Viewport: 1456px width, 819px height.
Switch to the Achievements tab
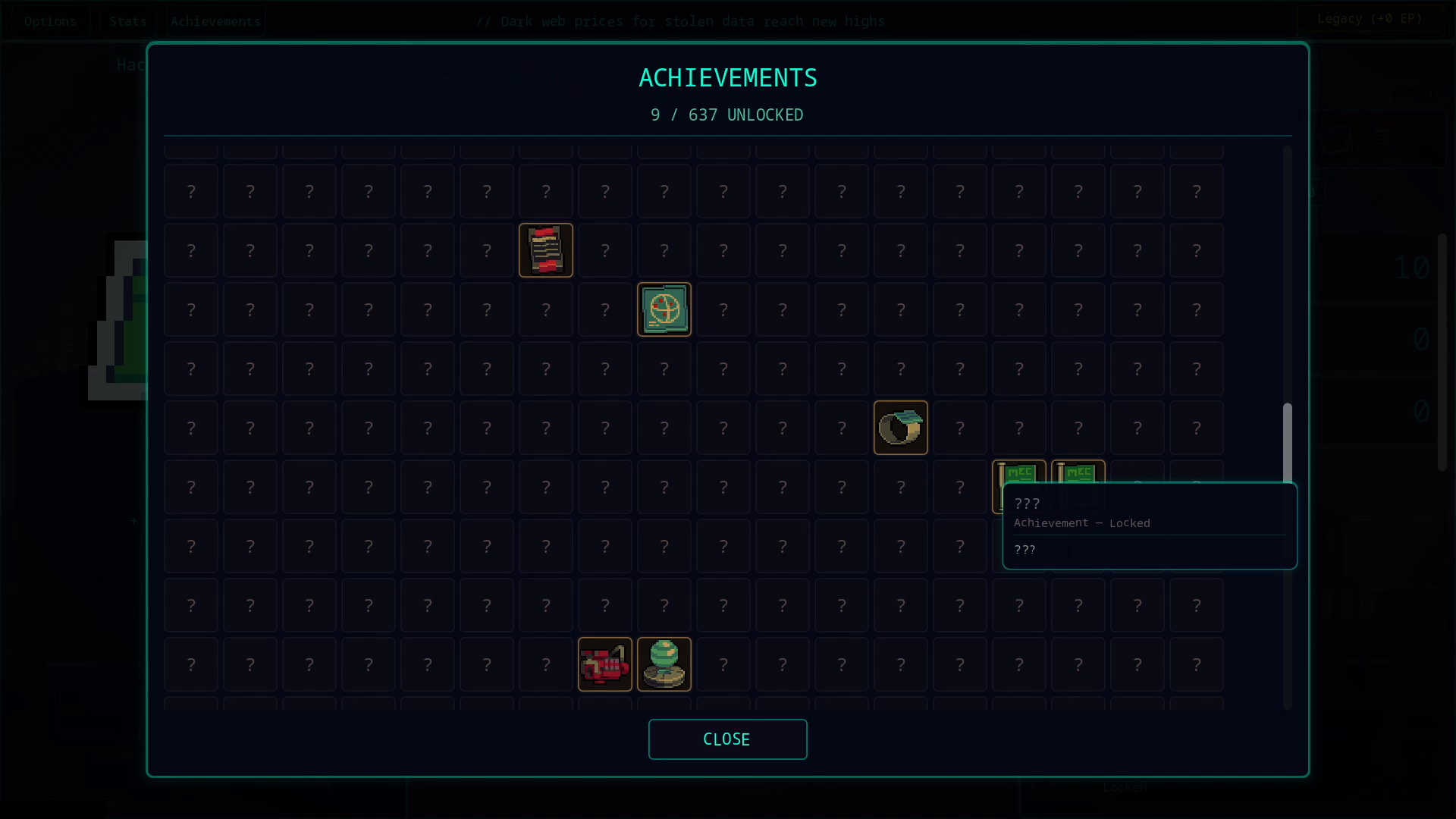215,20
